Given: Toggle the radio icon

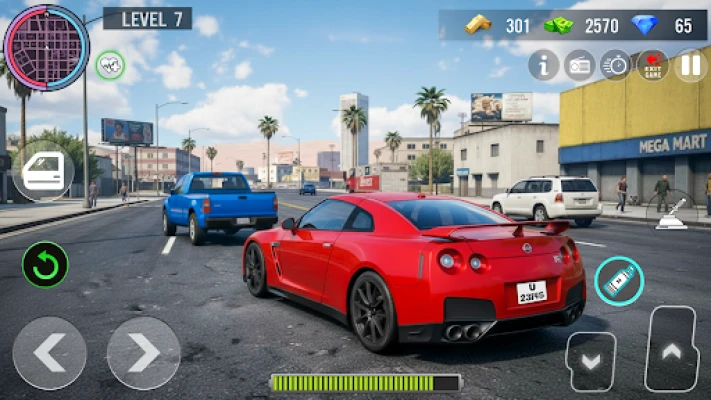Looking at the screenshot, I should (x=580, y=65).
